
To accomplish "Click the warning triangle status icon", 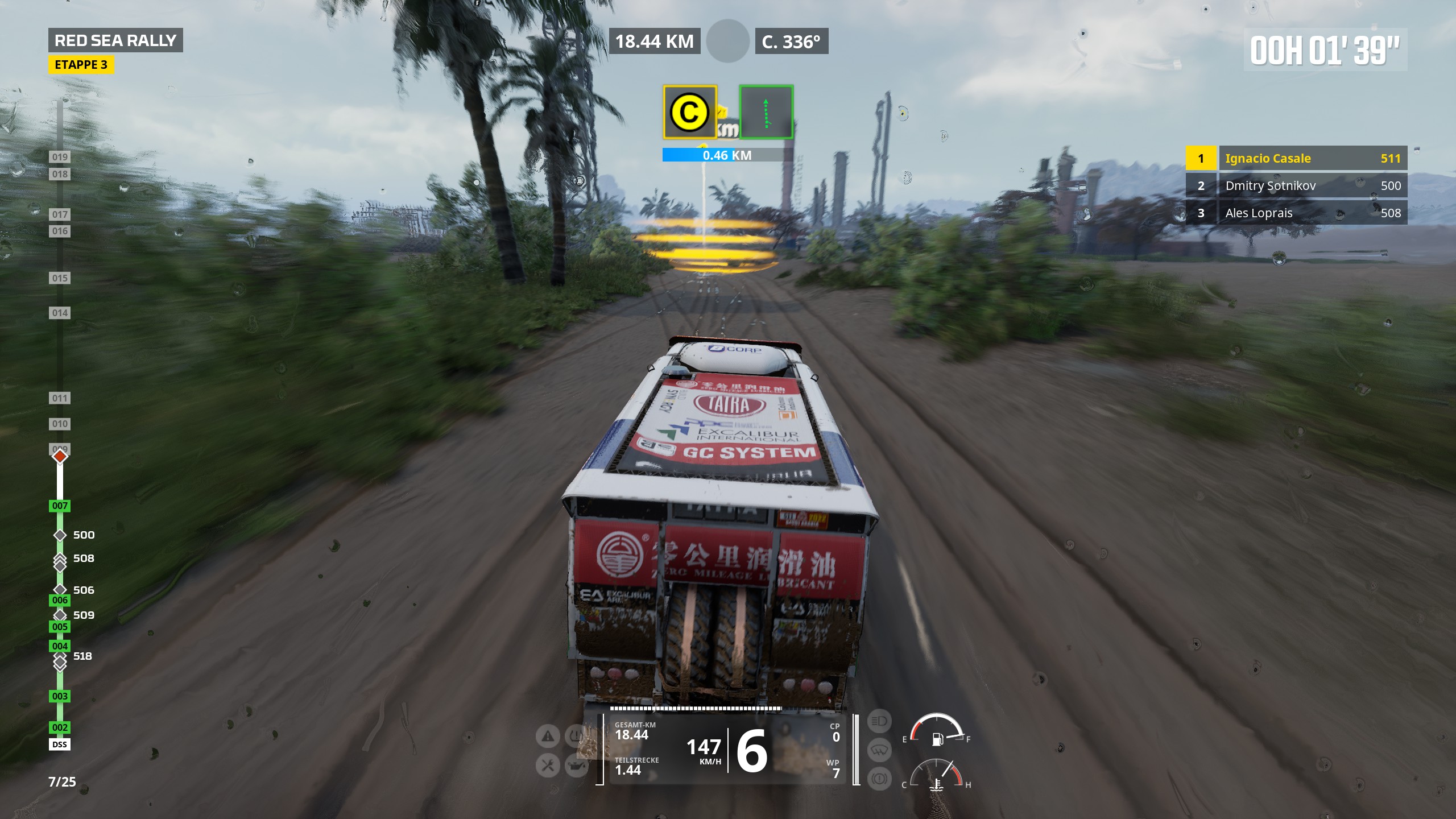I will (x=548, y=737).
